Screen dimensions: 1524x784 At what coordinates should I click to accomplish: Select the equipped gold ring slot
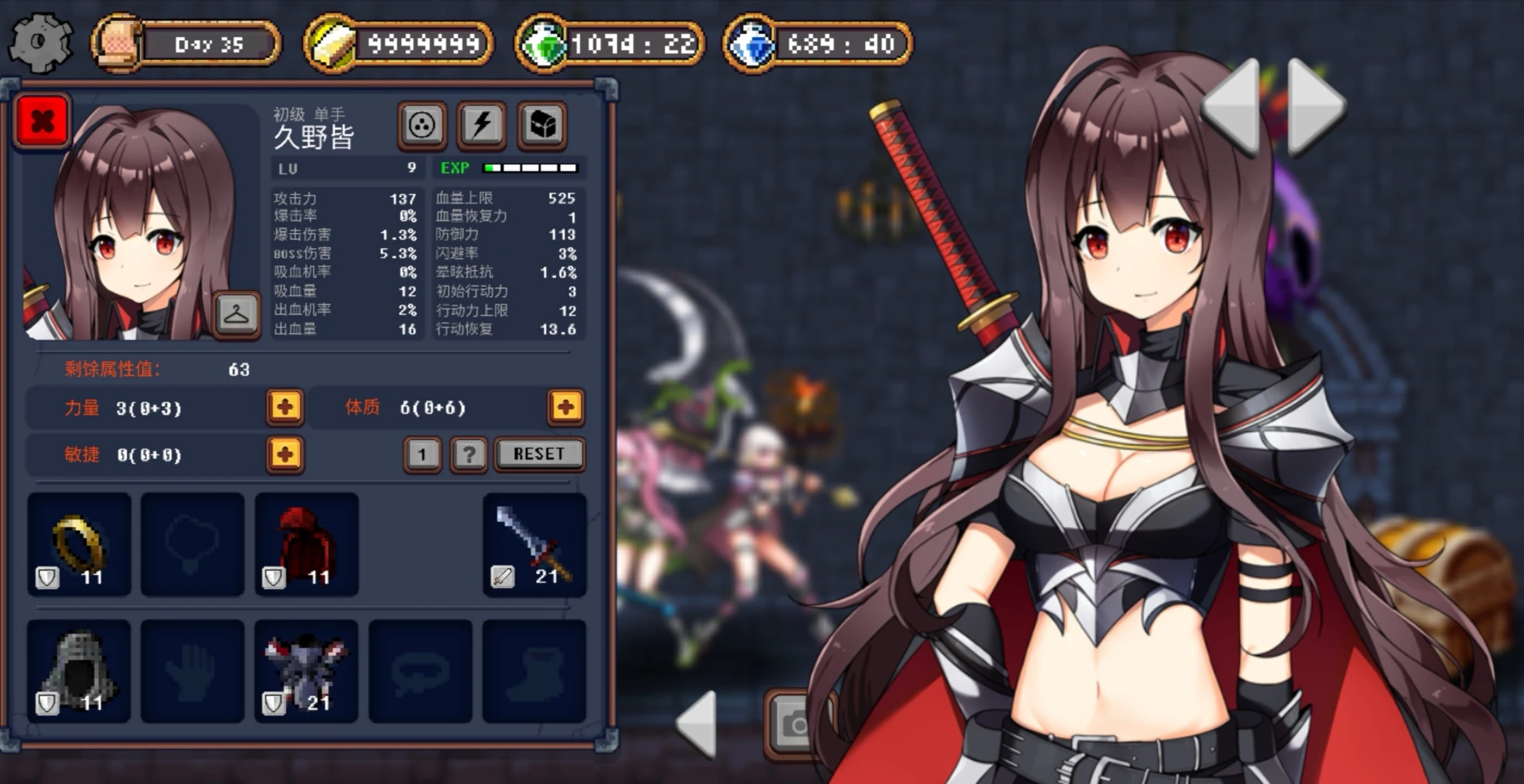[79, 544]
